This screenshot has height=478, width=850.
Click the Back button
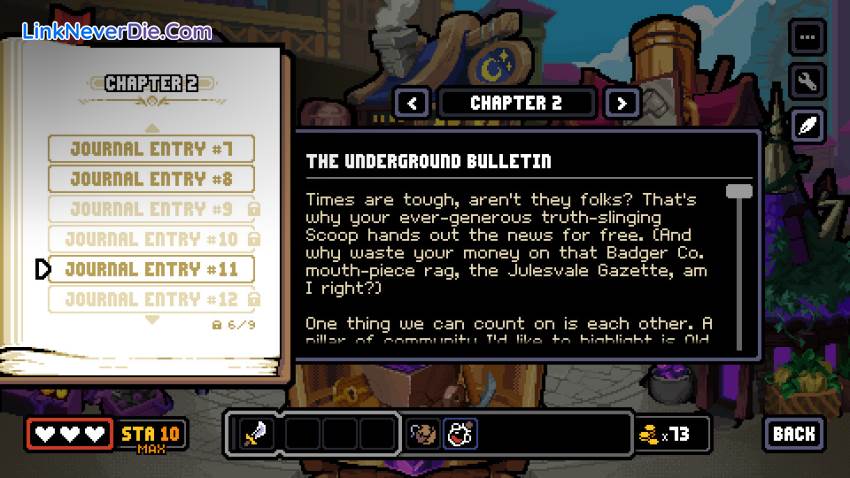coord(794,433)
